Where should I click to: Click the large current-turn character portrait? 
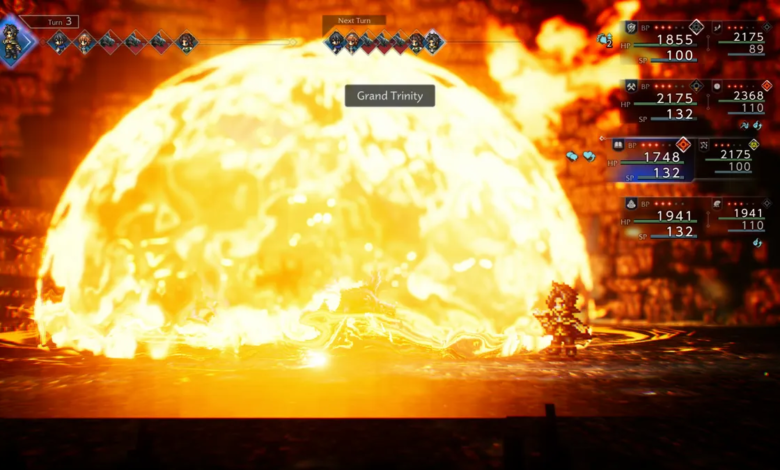16,41
